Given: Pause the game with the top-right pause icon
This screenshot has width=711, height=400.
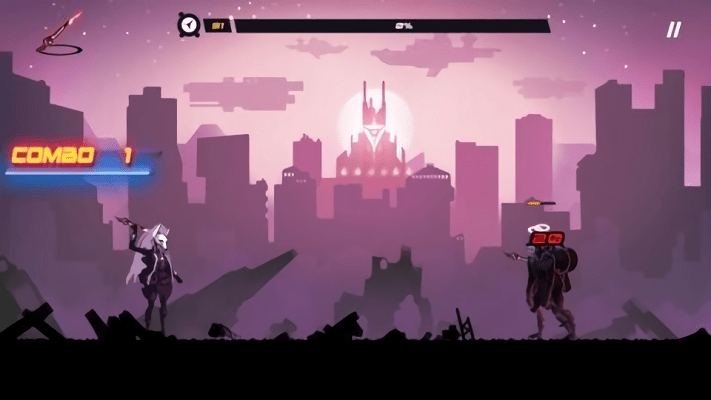Looking at the screenshot, I should click(x=673, y=30).
